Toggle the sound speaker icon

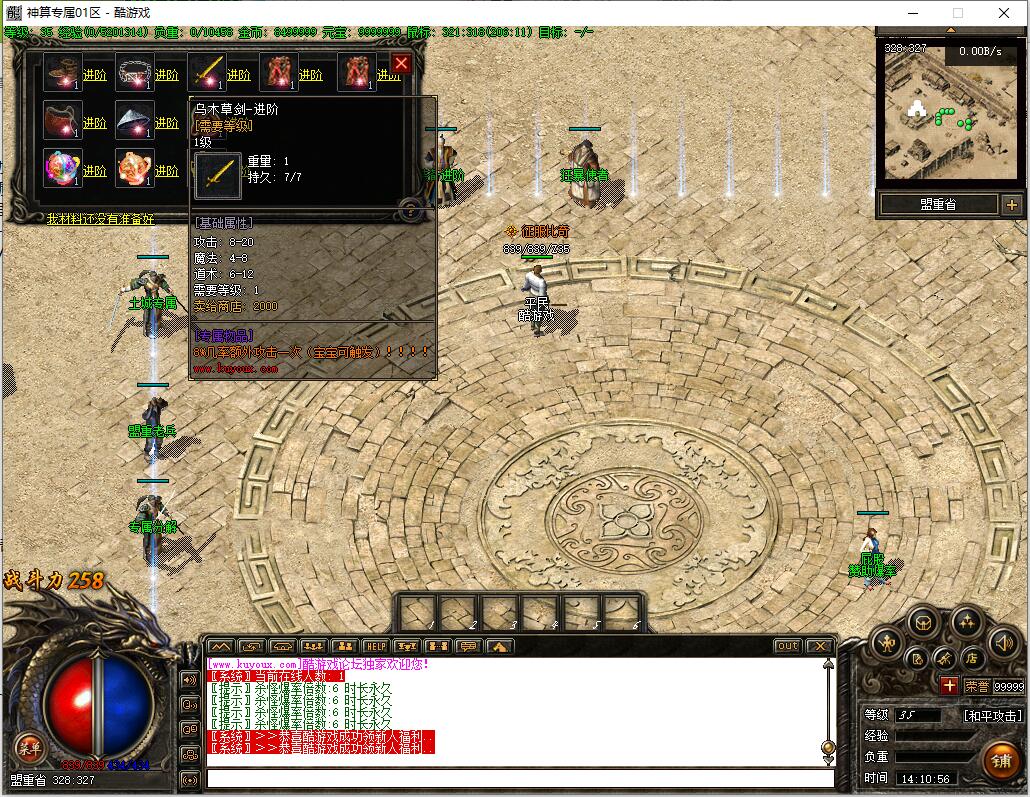click(x=1003, y=643)
